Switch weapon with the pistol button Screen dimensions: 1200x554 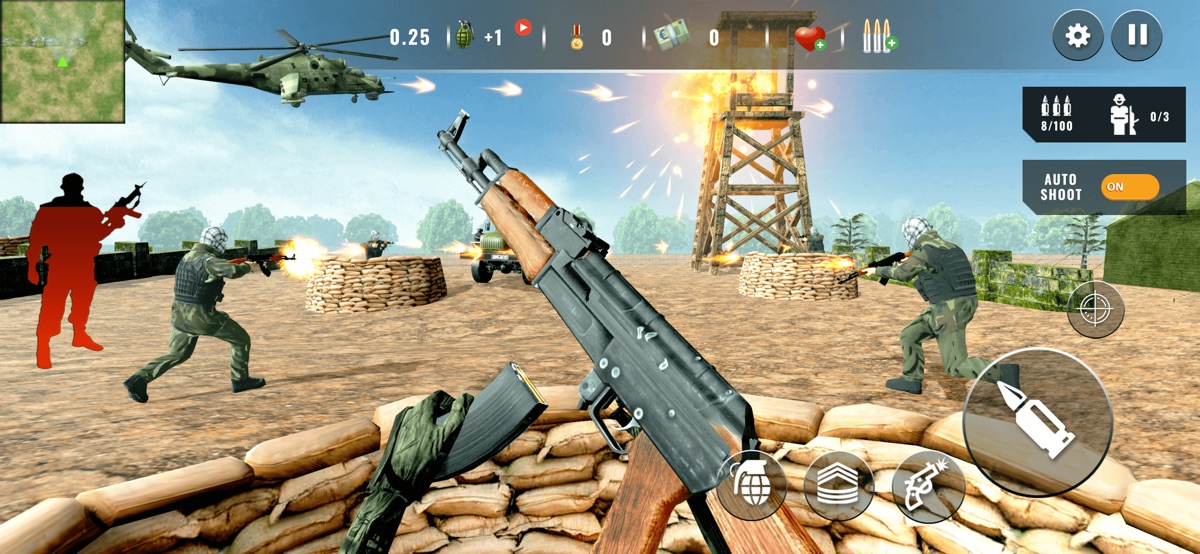(x=928, y=487)
